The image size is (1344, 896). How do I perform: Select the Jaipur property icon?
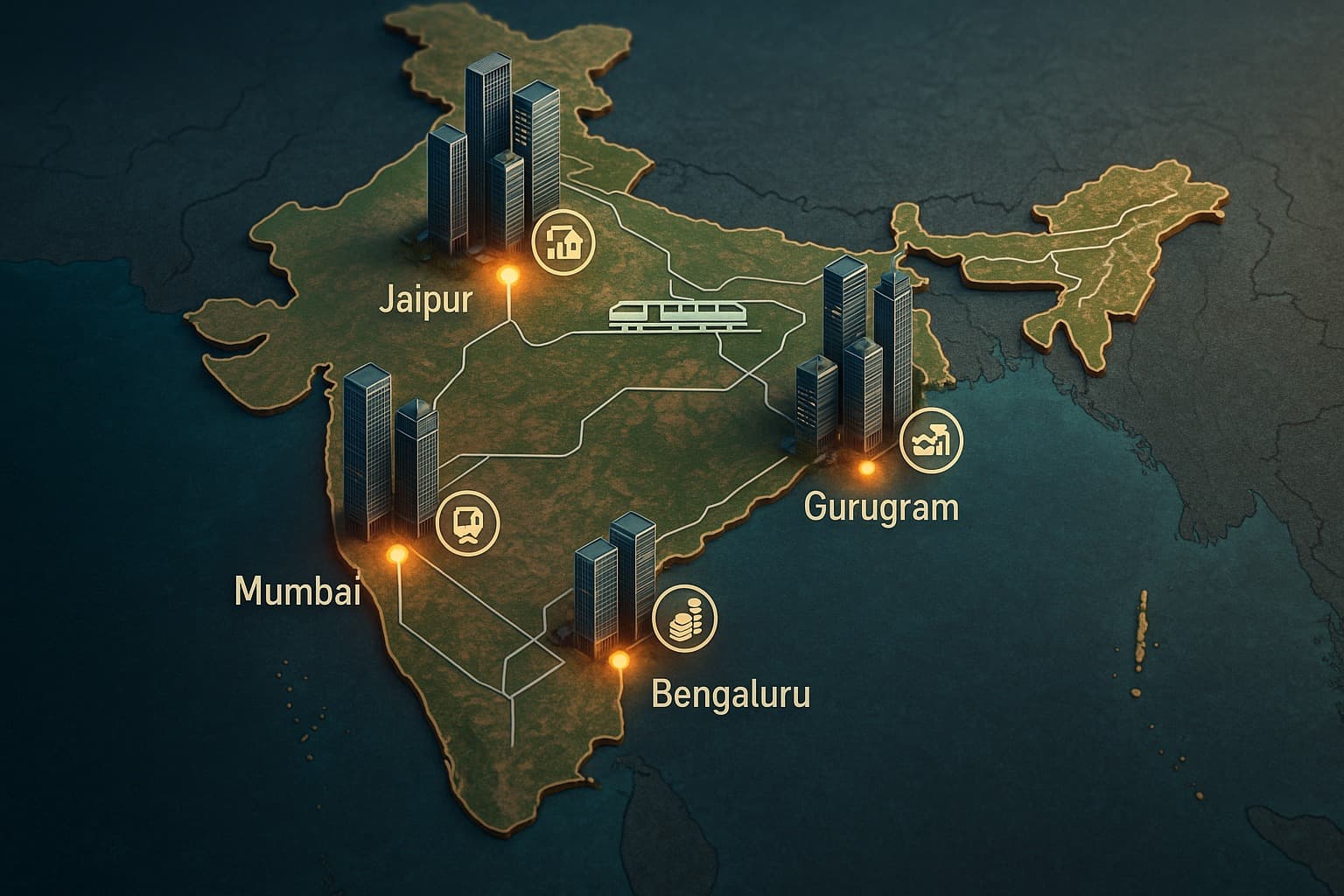tap(563, 241)
